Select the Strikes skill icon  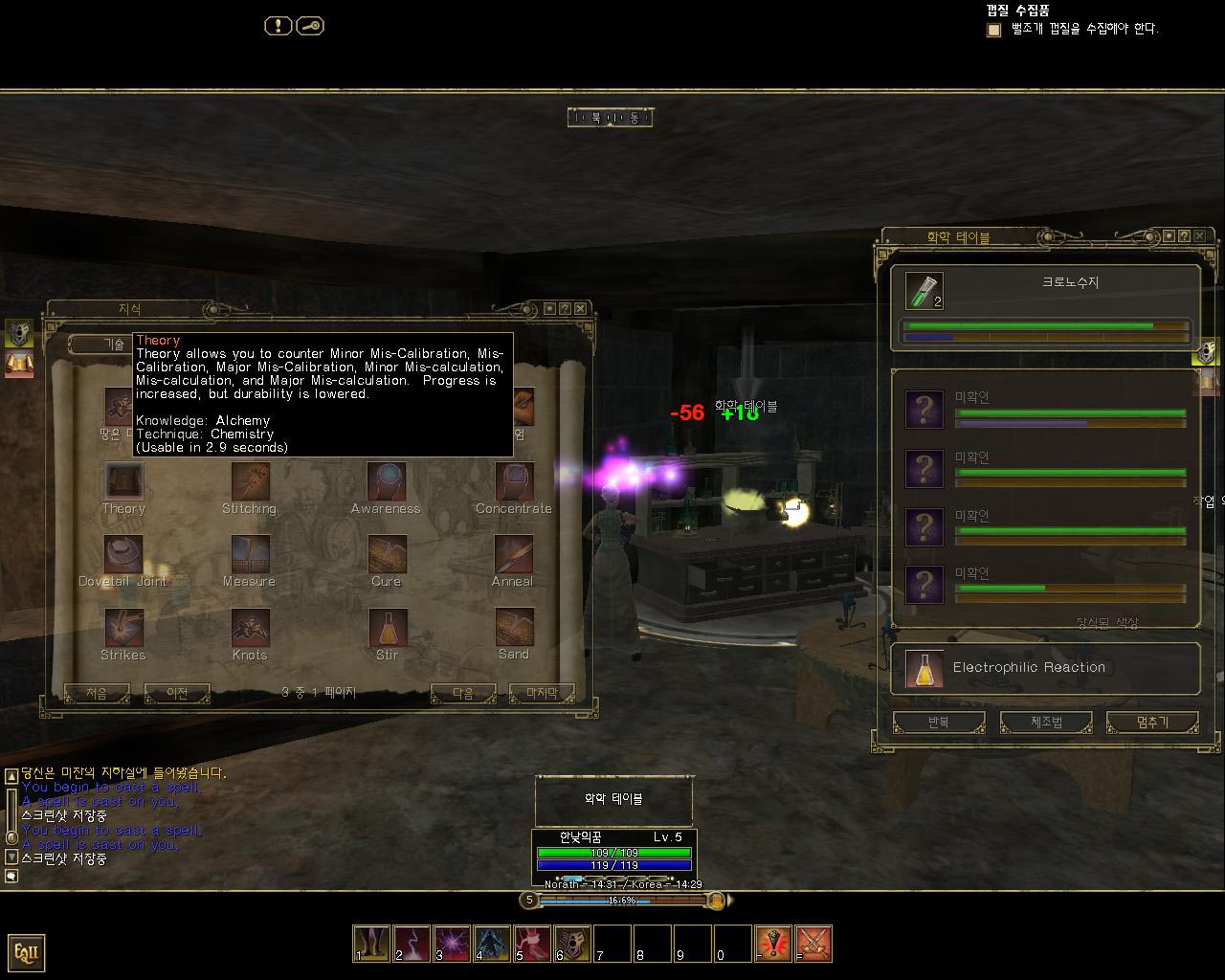coord(123,628)
